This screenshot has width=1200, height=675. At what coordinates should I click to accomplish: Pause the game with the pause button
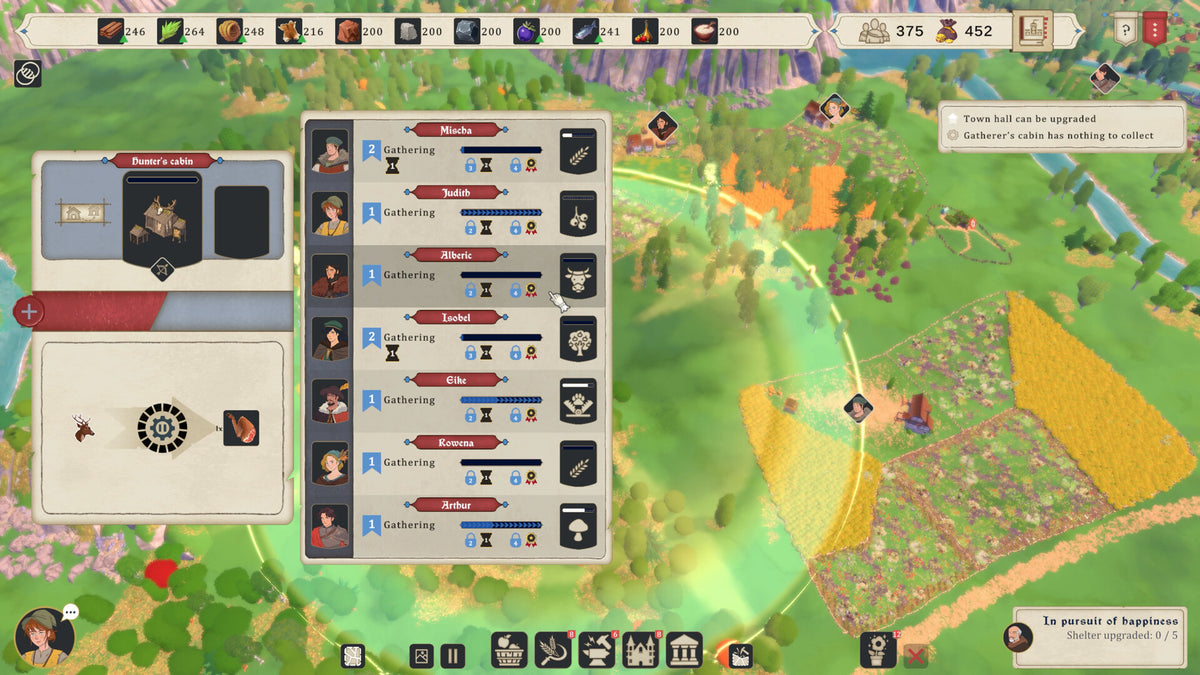click(x=453, y=656)
